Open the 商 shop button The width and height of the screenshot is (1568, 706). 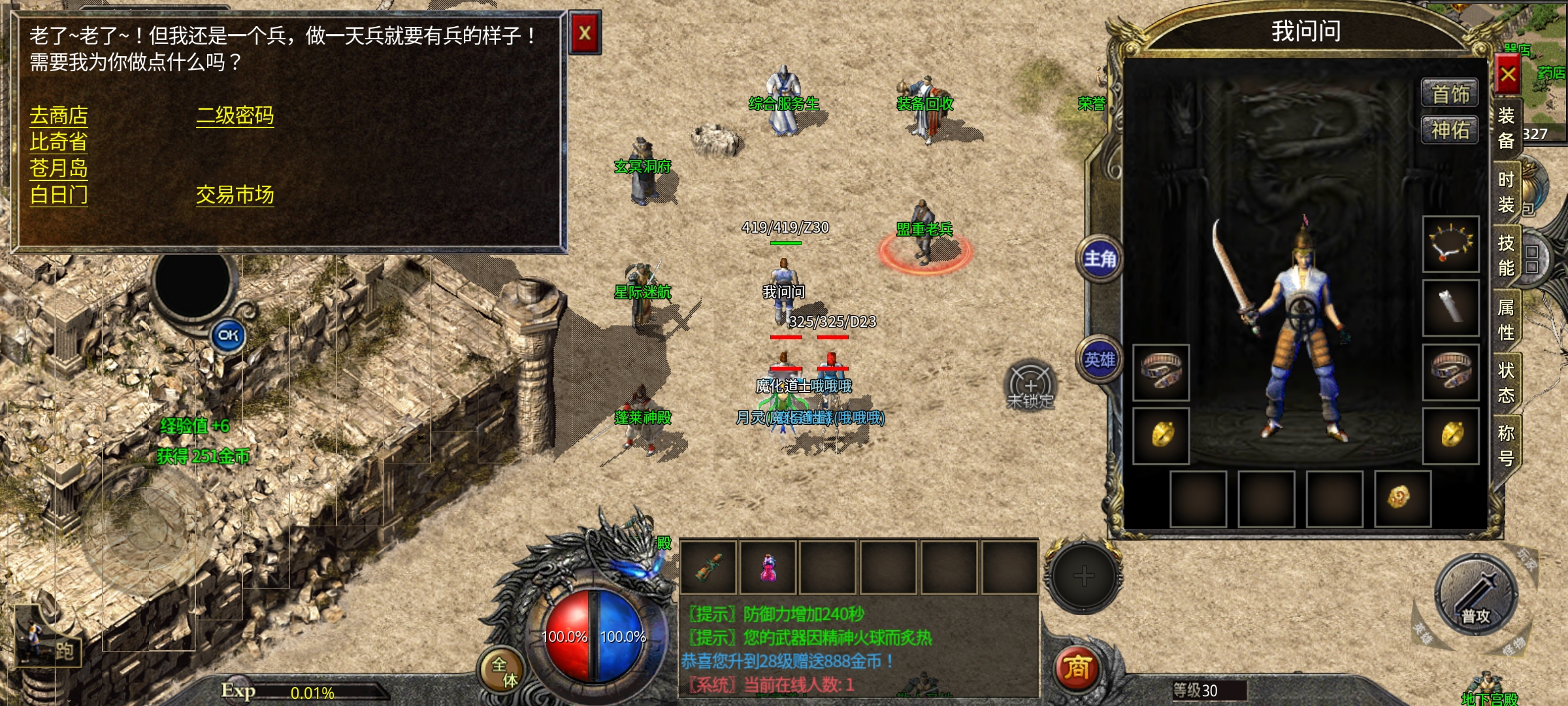pyautogui.click(x=1077, y=668)
